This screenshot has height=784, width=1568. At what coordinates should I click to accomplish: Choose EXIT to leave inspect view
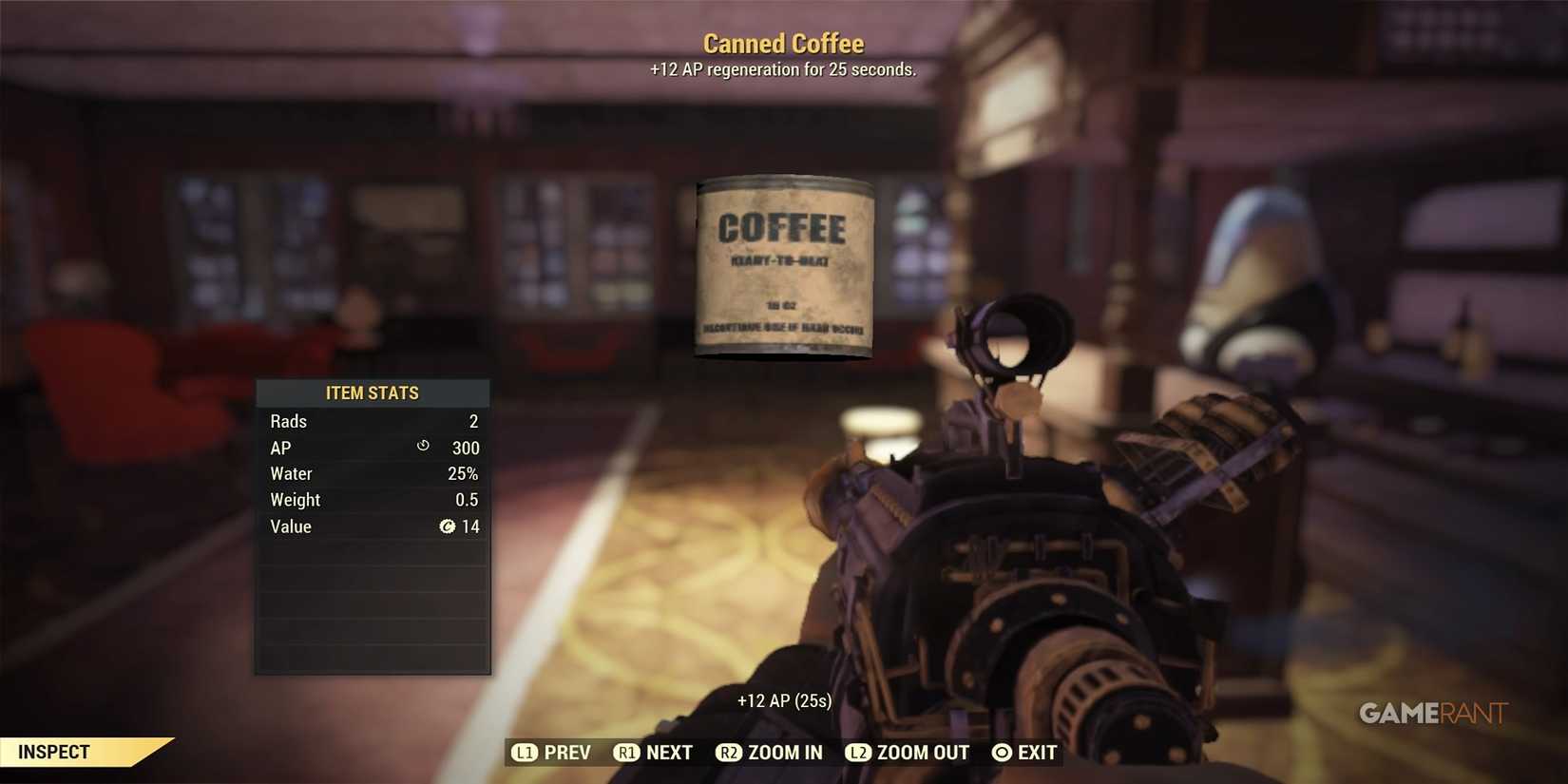pyautogui.click(x=1039, y=752)
